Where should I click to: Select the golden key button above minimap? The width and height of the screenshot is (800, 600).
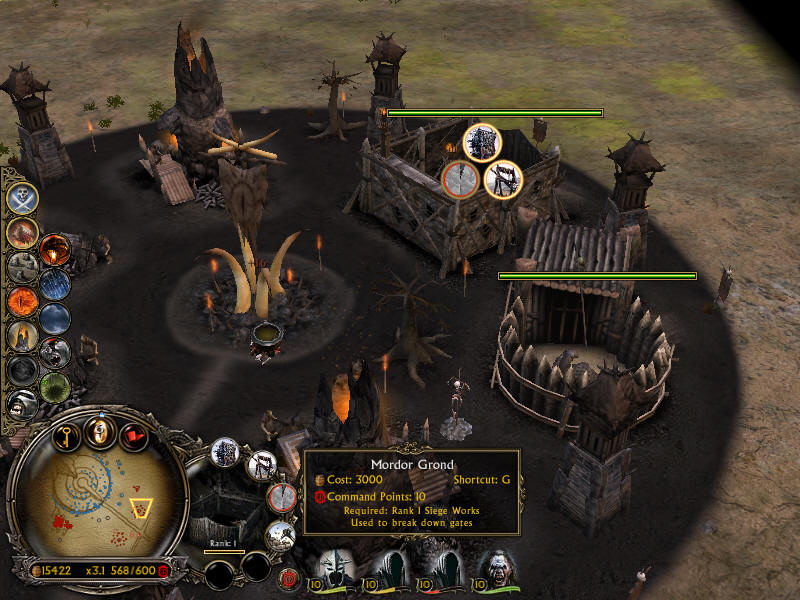[65, 436]
